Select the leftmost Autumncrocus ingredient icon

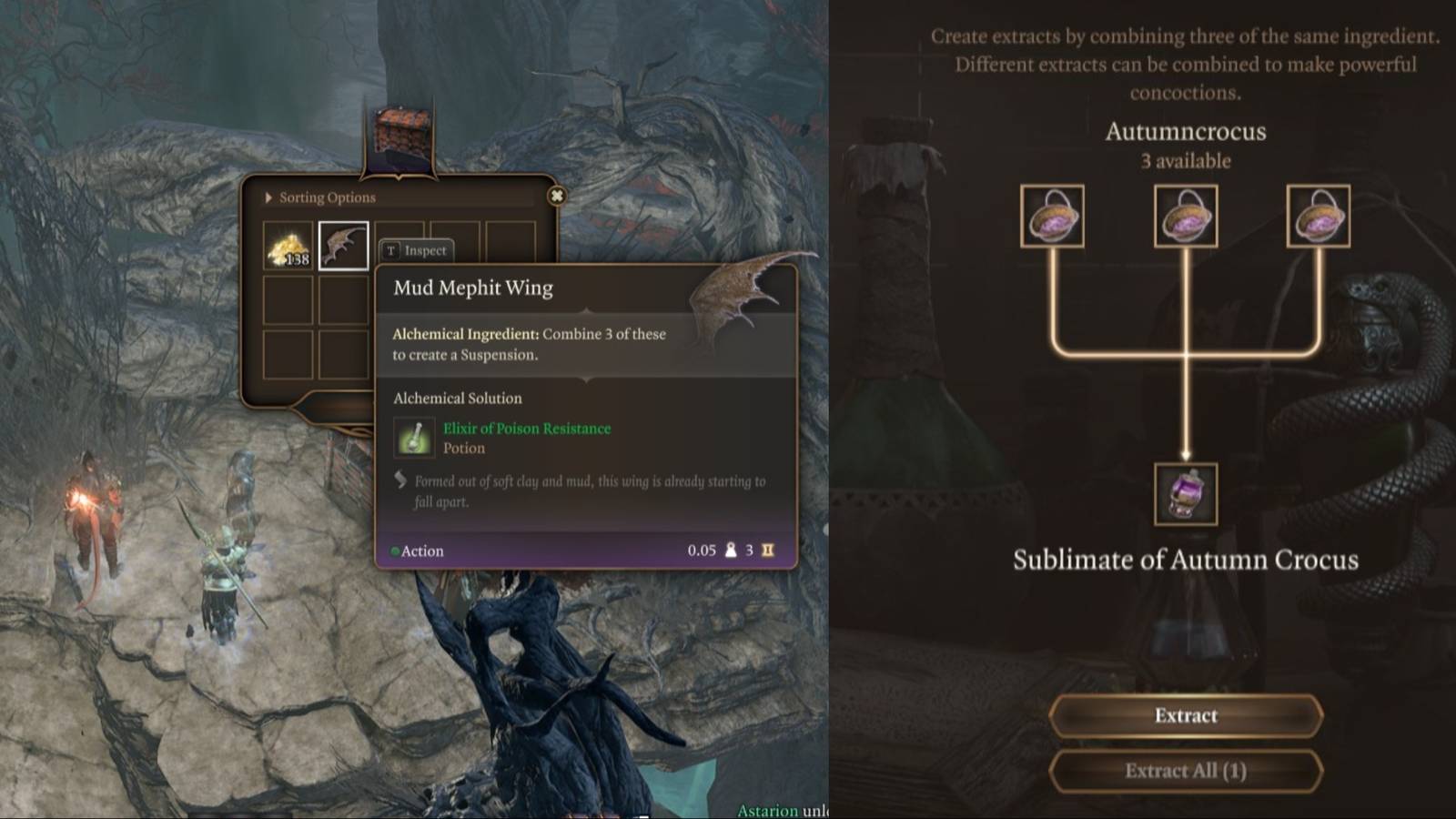pyautogui.click(x=1051, y=217)
